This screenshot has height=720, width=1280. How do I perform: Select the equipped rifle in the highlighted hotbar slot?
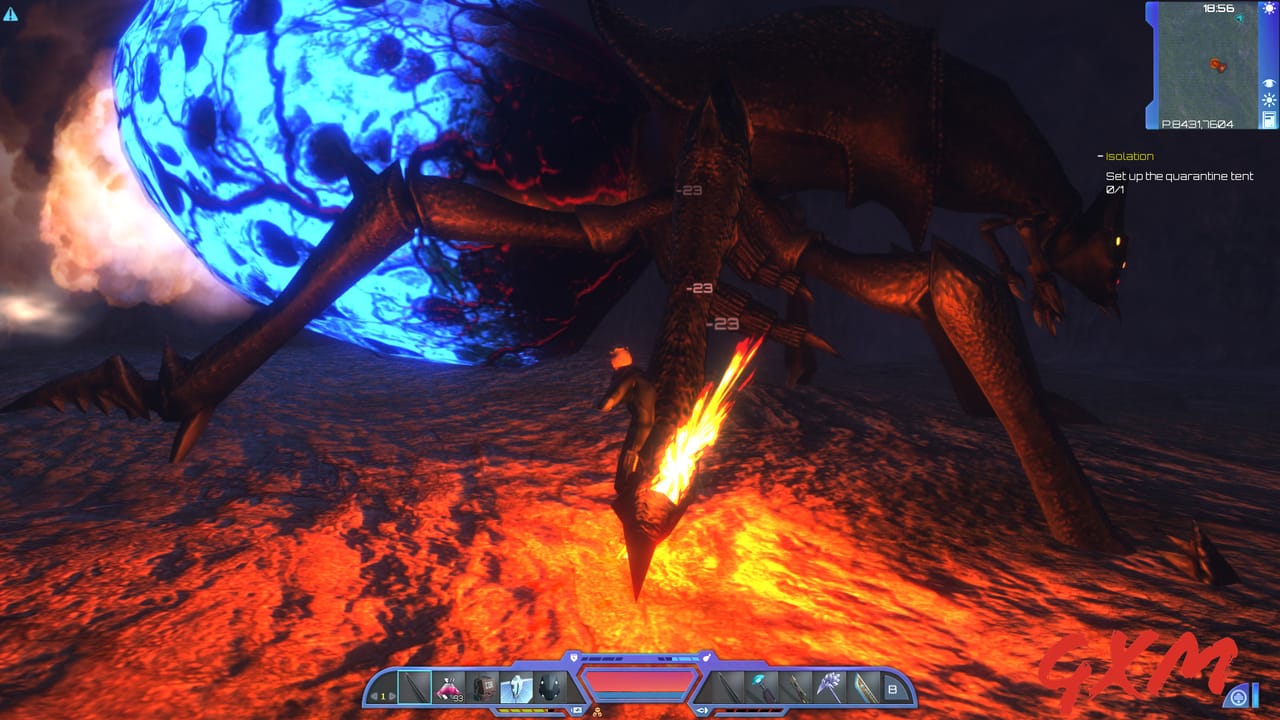click(x=413, y=686)
